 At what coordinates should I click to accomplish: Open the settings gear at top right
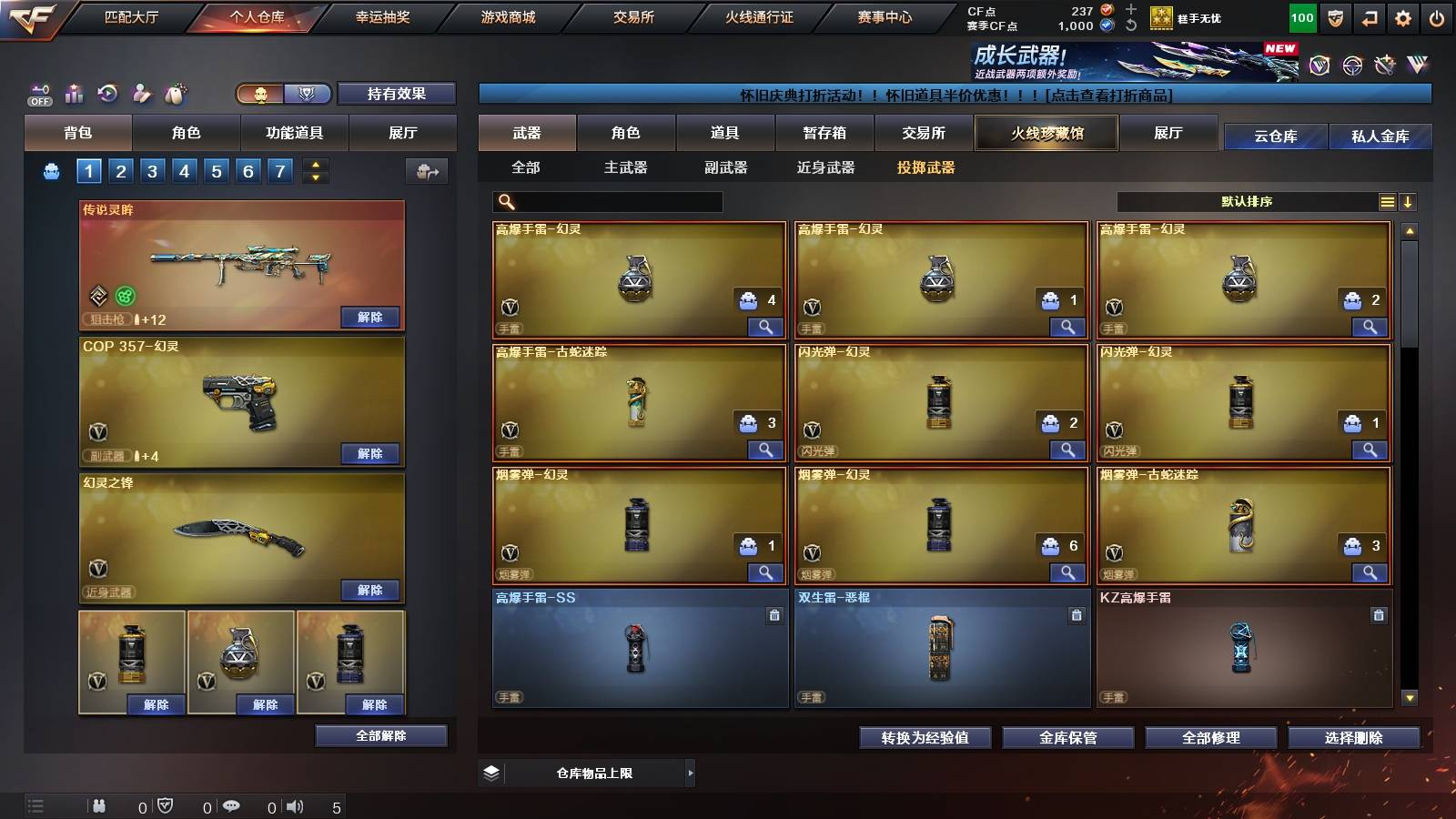click(x=1402, y=17)
